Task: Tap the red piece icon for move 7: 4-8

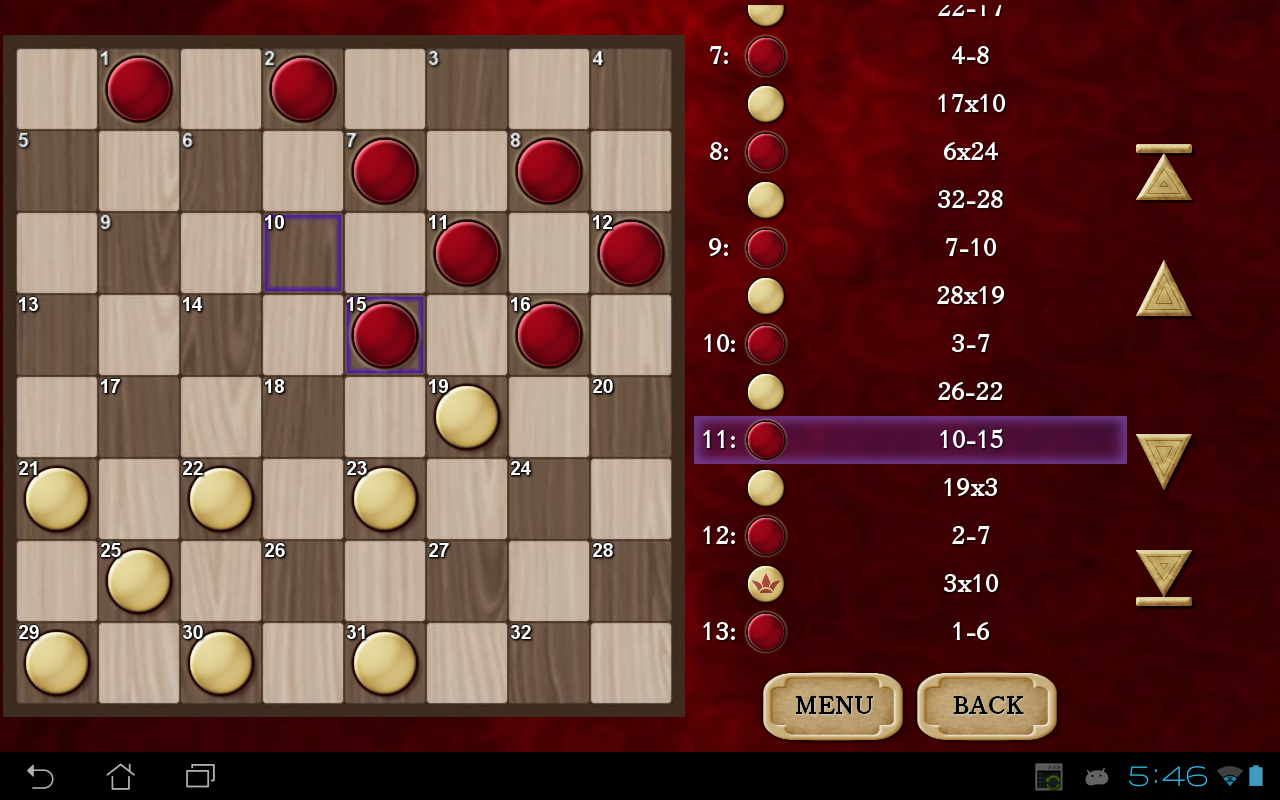Action: [x=765, y=56]
